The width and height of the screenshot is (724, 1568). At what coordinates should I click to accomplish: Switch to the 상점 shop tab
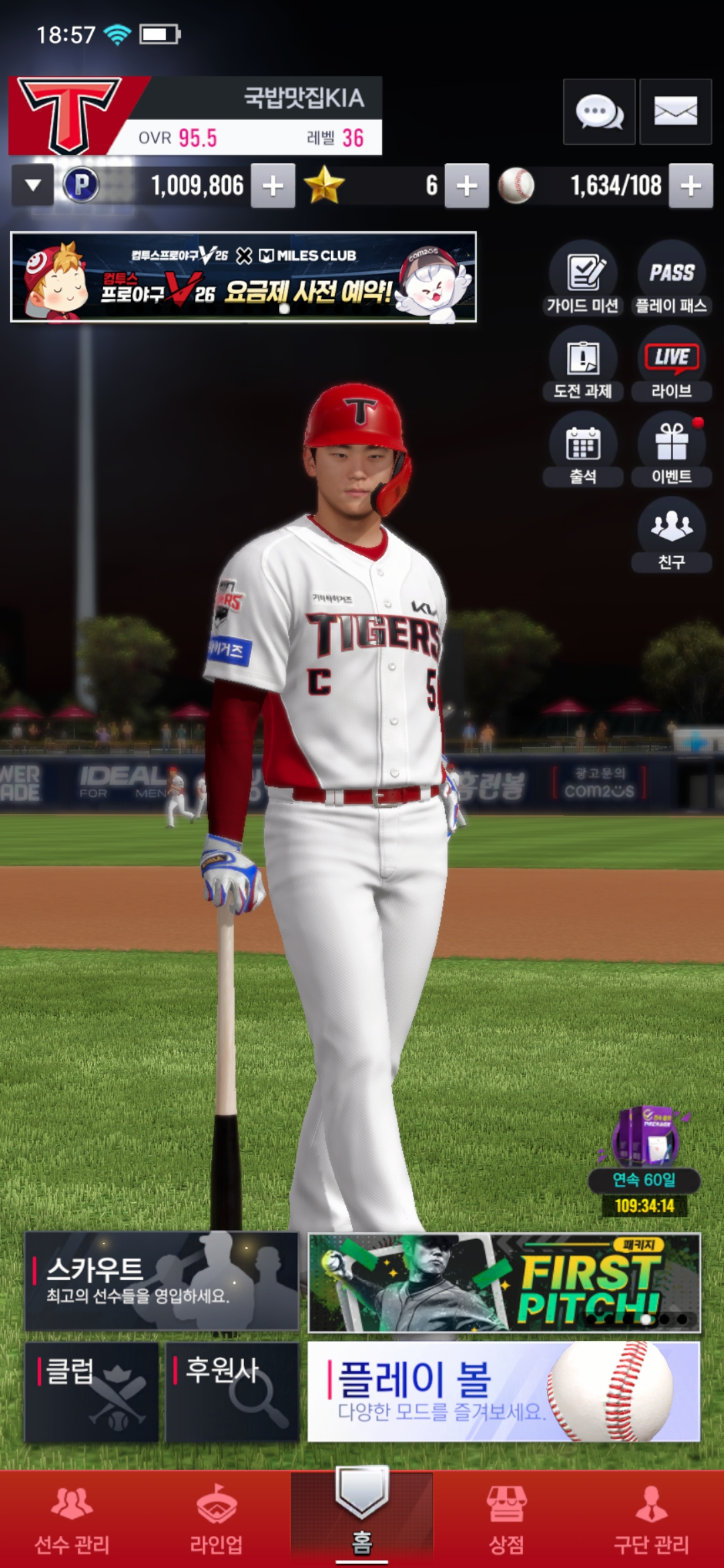[506, 1520]
